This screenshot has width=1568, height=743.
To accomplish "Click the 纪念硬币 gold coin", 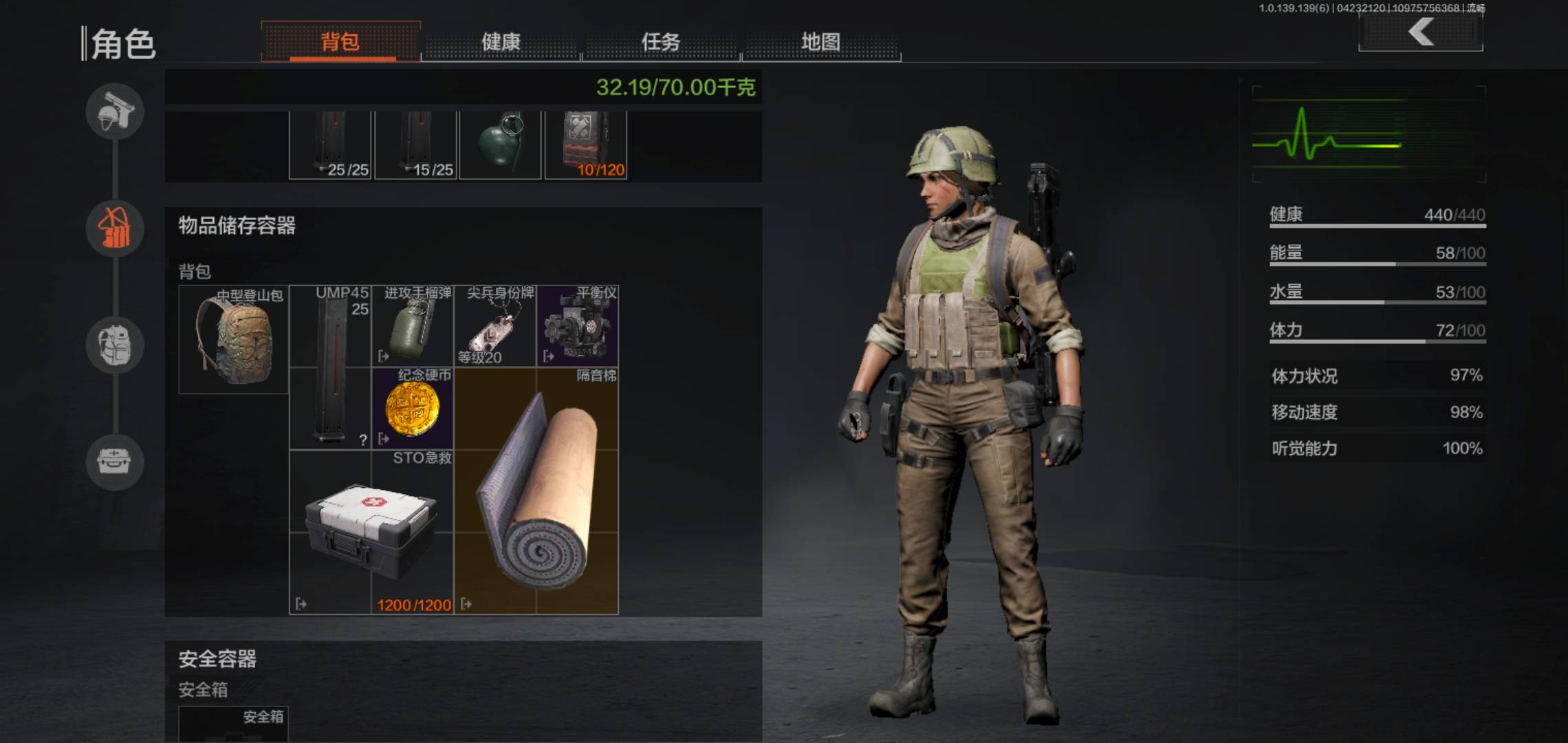I will [x=413, y=409].
